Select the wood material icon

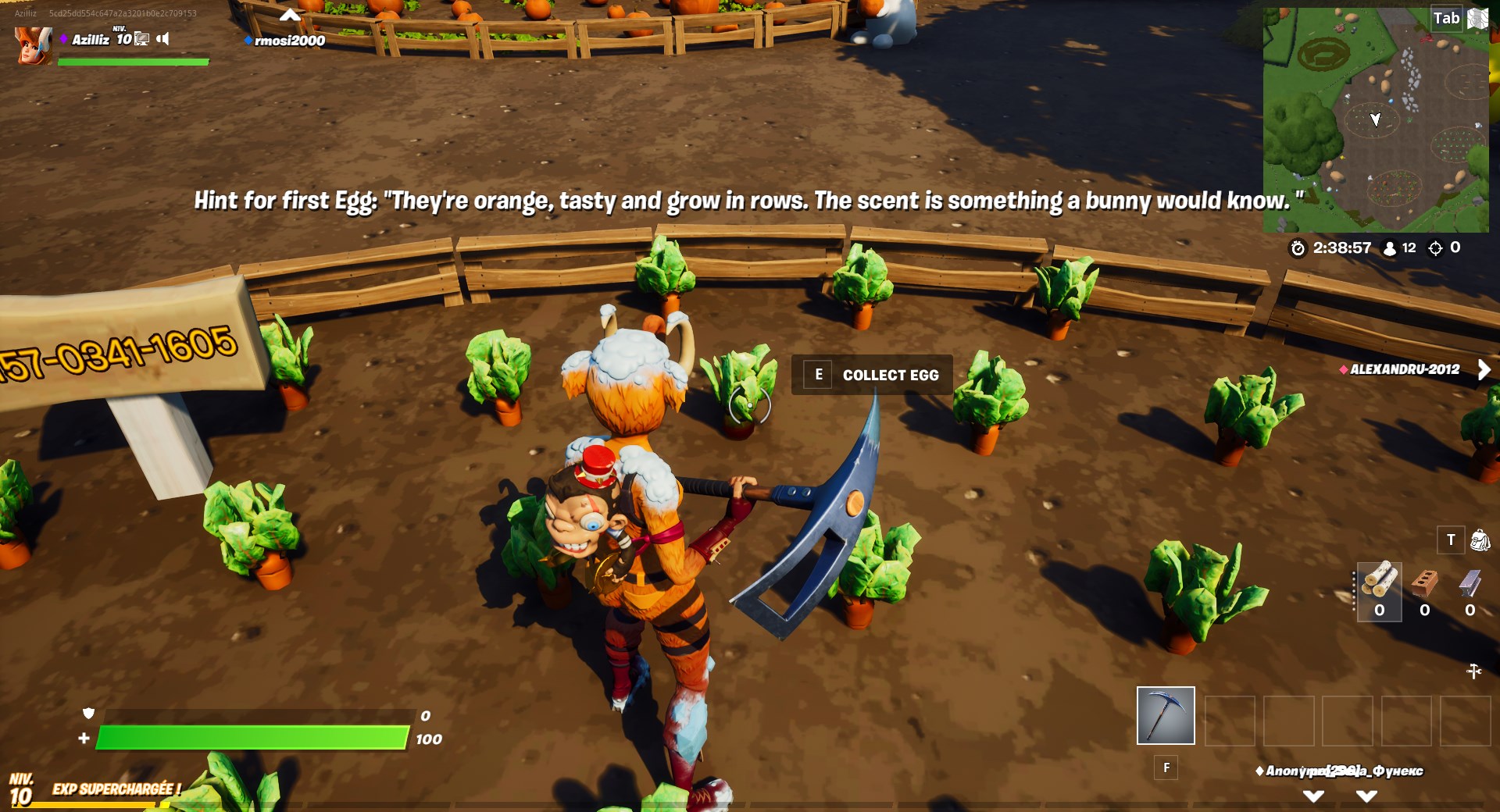click(x=1379, y=582)
